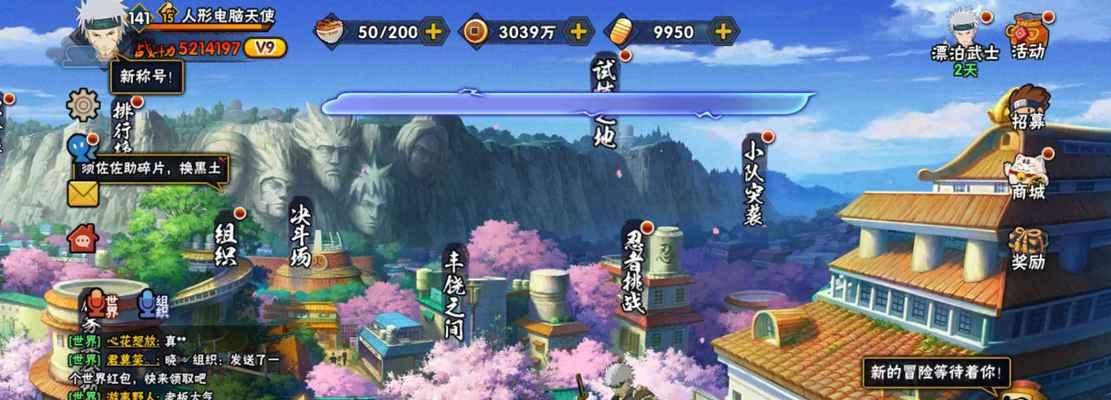Open the gear settings icon
Viewport: 1111px width, 400px height.
click(82, 104)
